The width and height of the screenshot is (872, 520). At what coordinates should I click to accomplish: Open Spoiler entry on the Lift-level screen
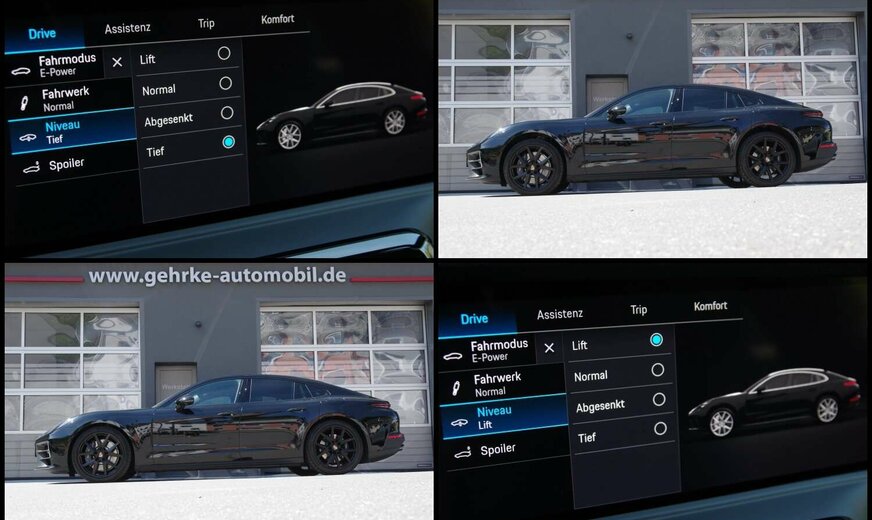pyautogui.click(x=498, y=450)
